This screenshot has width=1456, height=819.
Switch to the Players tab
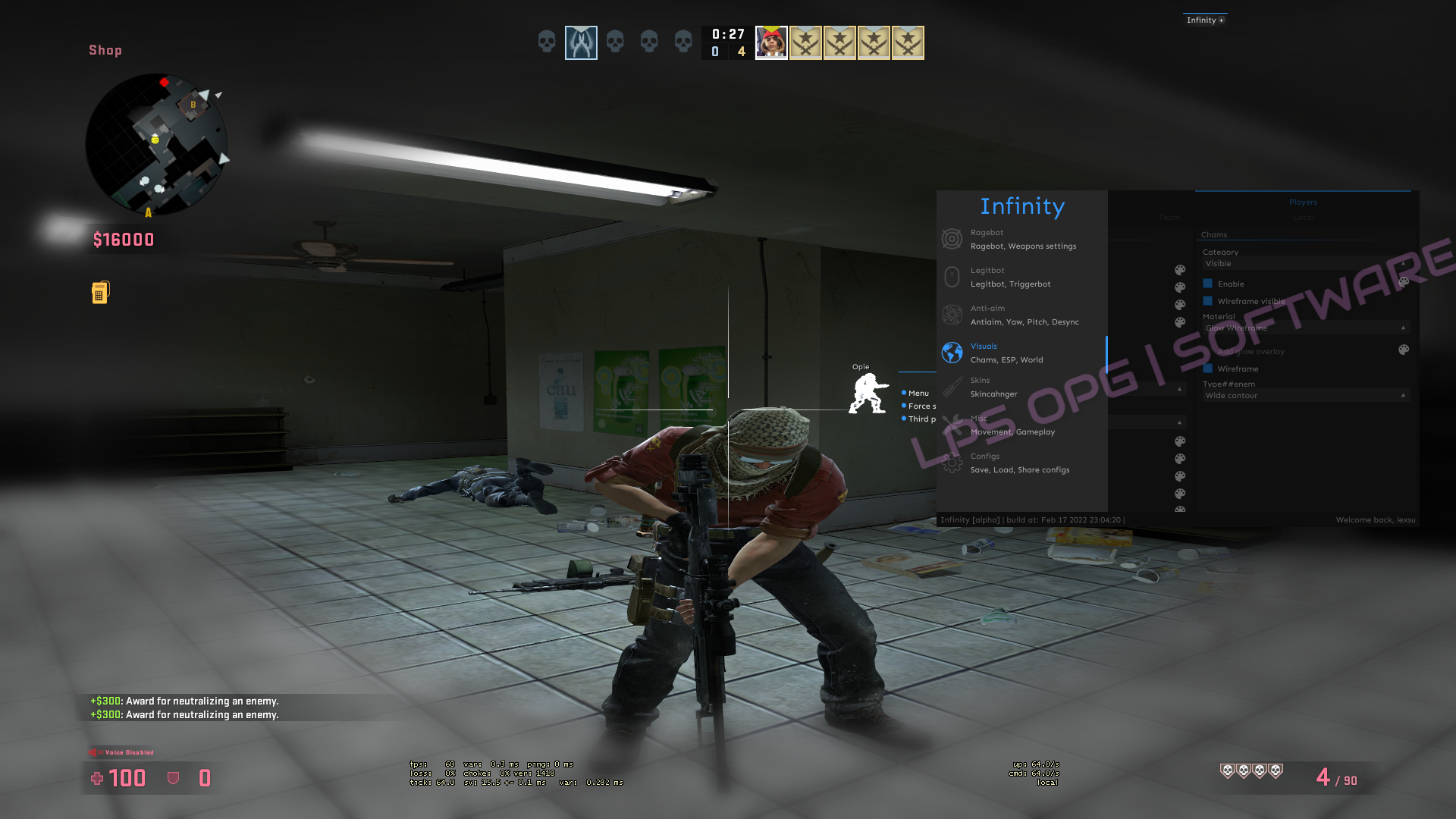1303,202
